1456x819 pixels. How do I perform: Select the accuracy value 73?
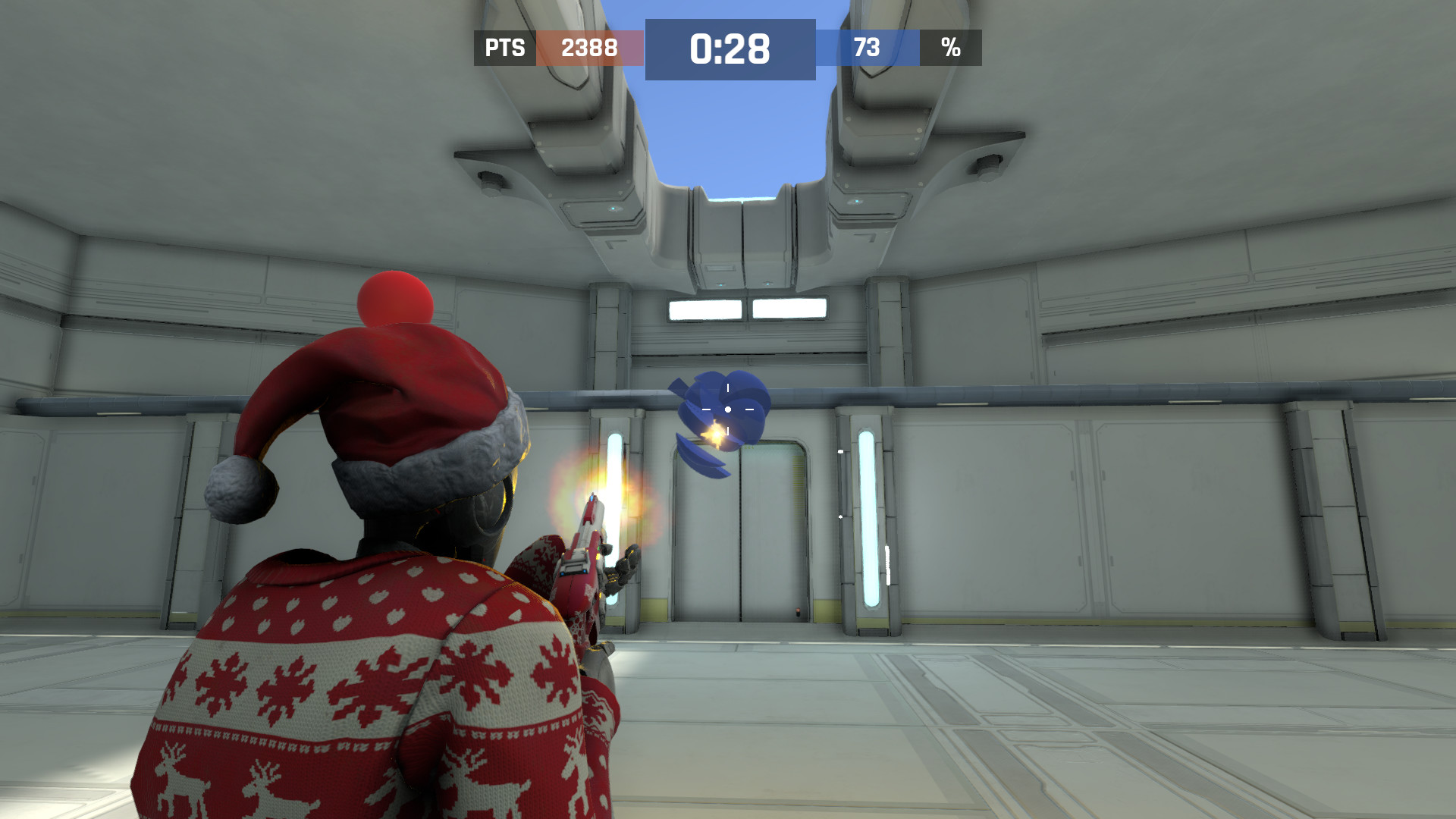[868, 48]
